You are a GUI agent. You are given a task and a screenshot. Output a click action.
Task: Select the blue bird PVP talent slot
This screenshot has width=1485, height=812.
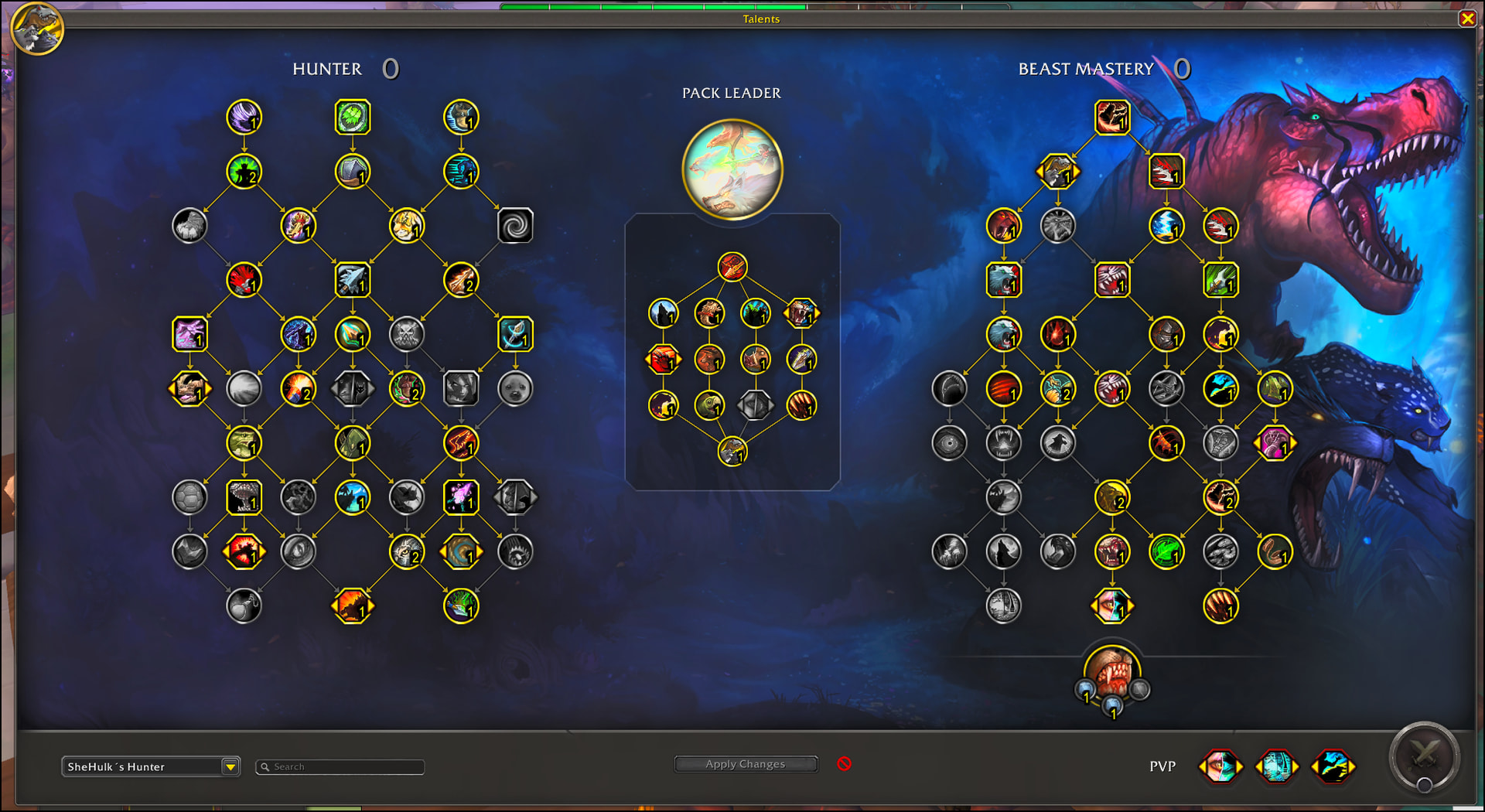point(1333,766)
